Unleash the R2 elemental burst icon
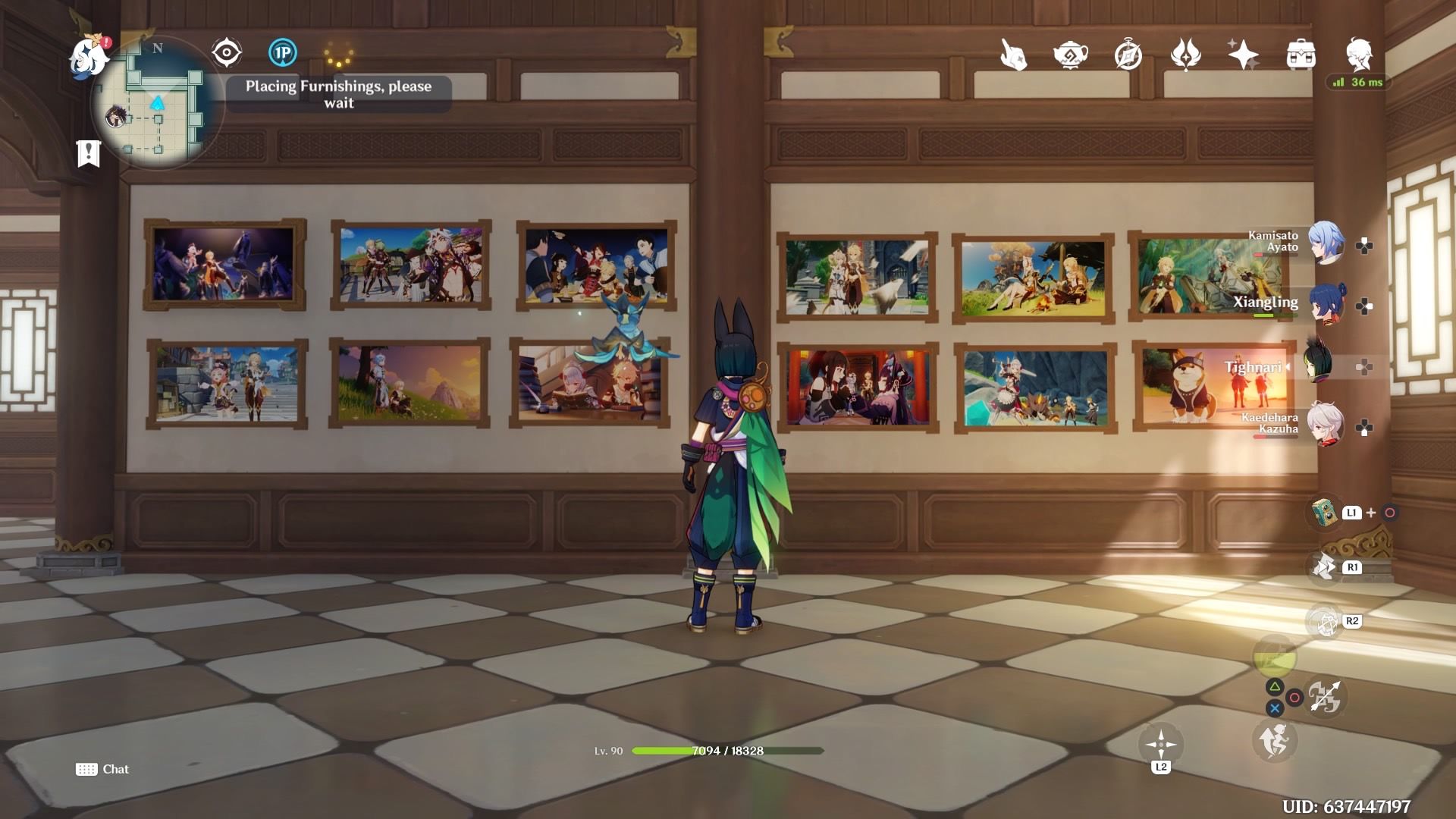 [x=1324, y=620]
